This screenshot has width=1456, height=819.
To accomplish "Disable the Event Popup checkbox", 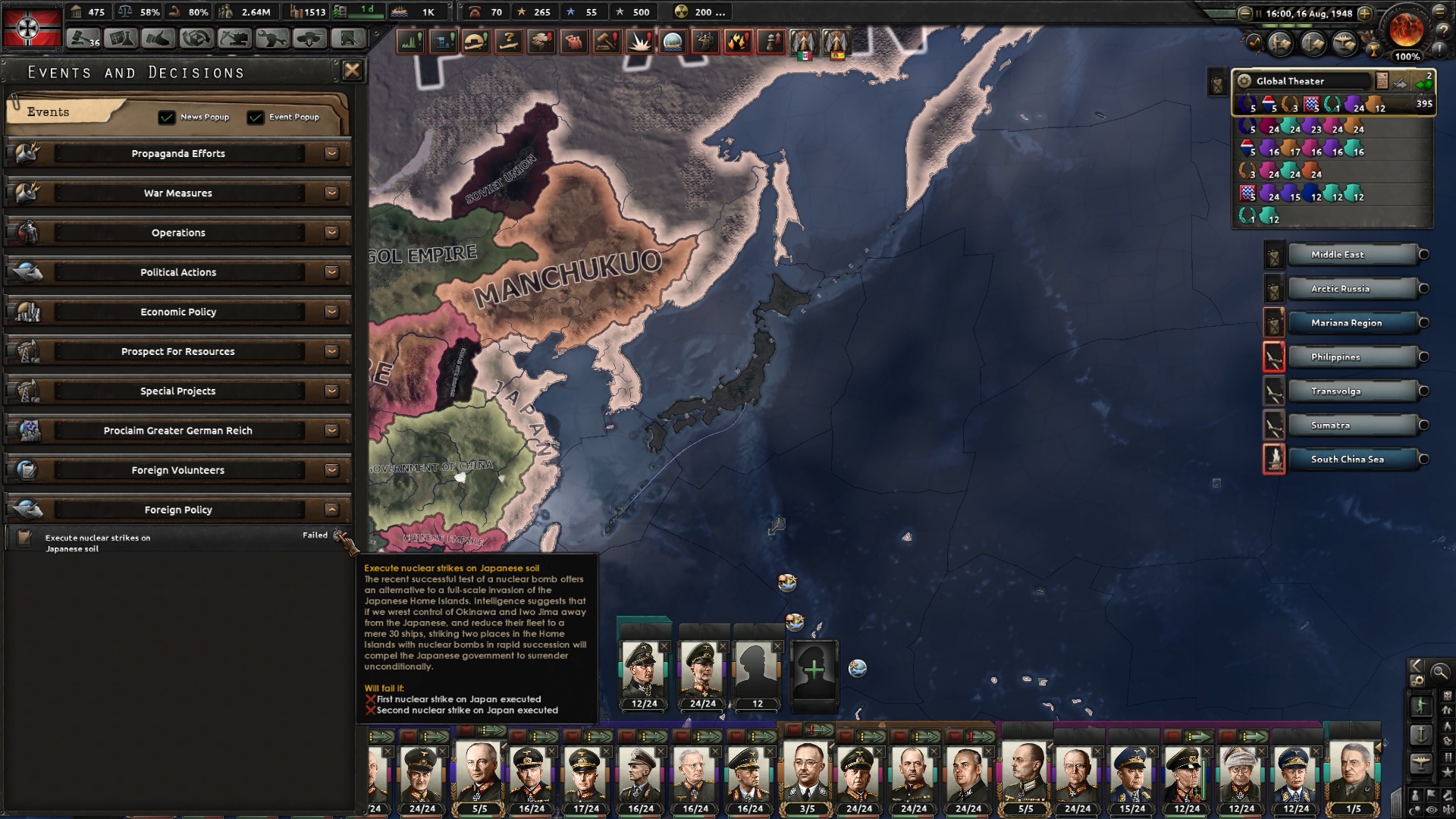I will click(256, 117).
